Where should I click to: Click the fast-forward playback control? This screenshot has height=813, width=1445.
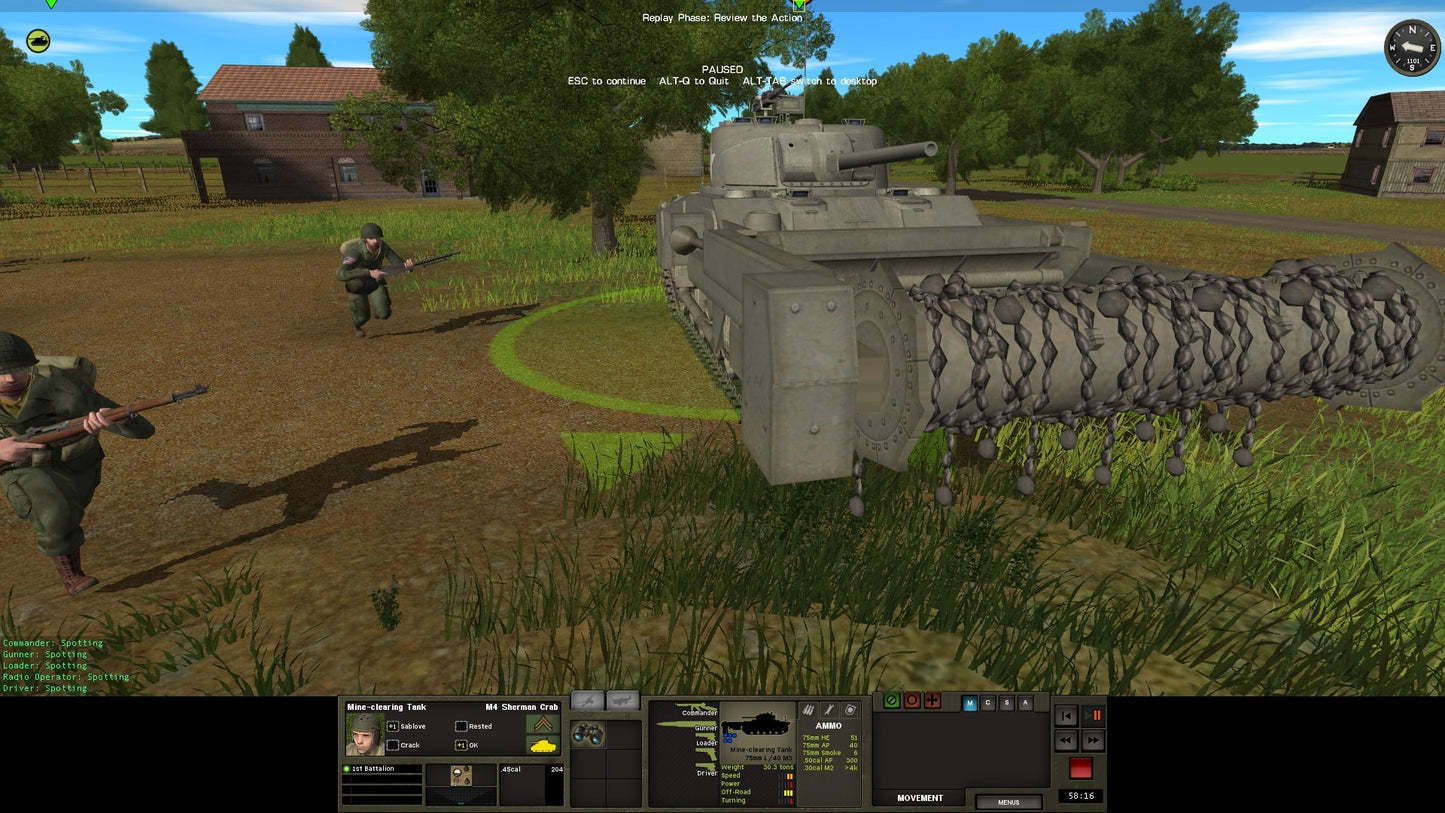click(x=1093, y=738)
